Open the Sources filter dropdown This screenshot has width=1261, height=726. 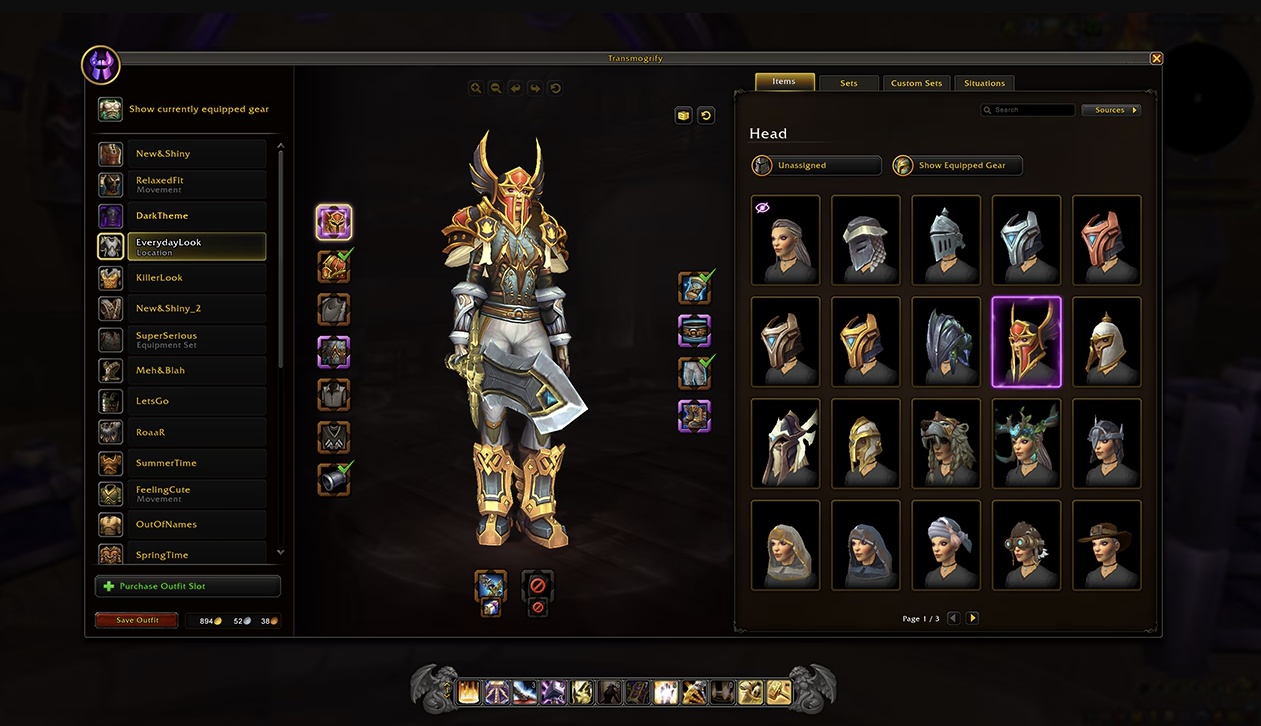(x=1111, y=110)
